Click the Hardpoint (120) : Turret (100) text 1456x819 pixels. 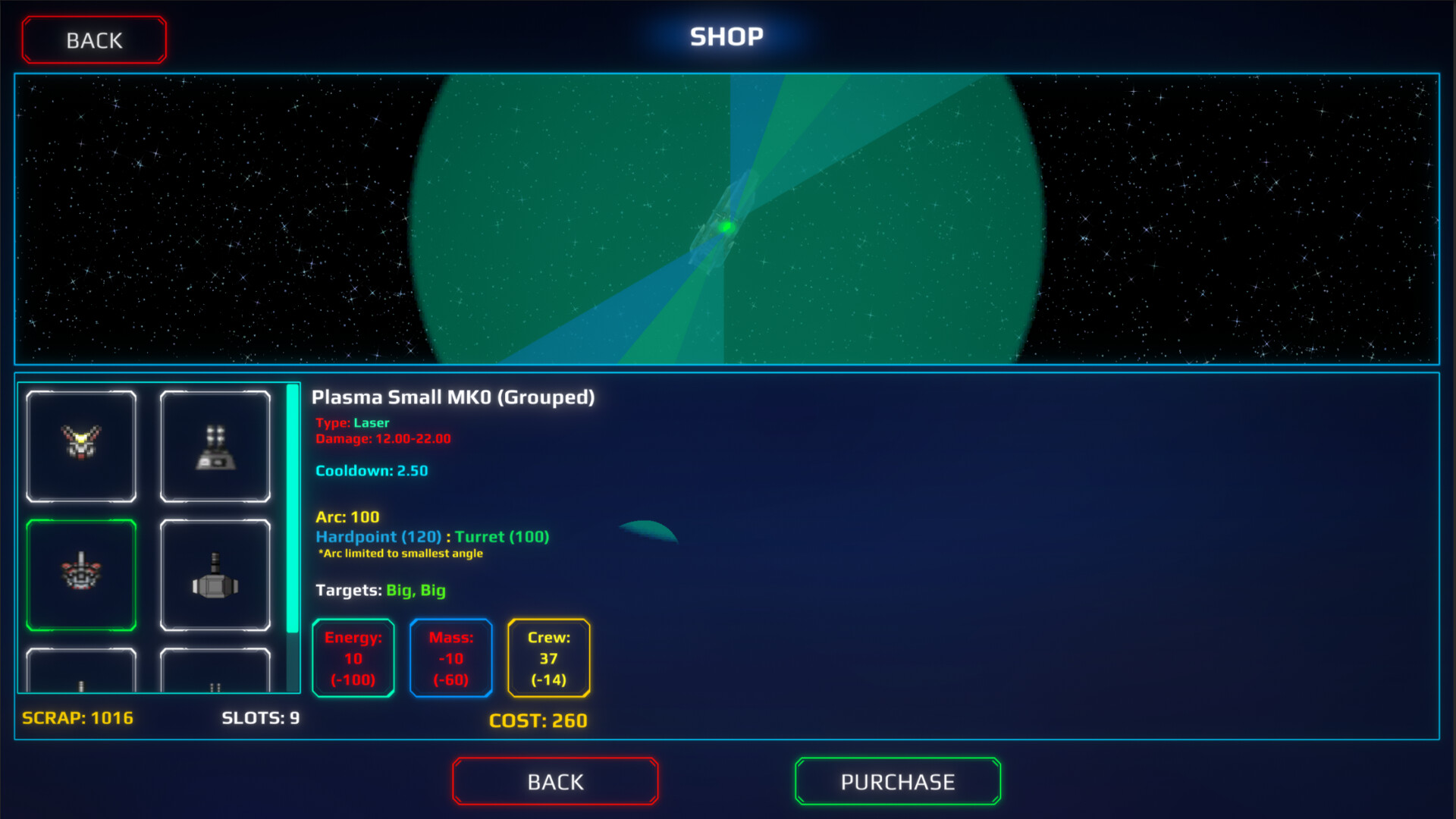(432, 536)
